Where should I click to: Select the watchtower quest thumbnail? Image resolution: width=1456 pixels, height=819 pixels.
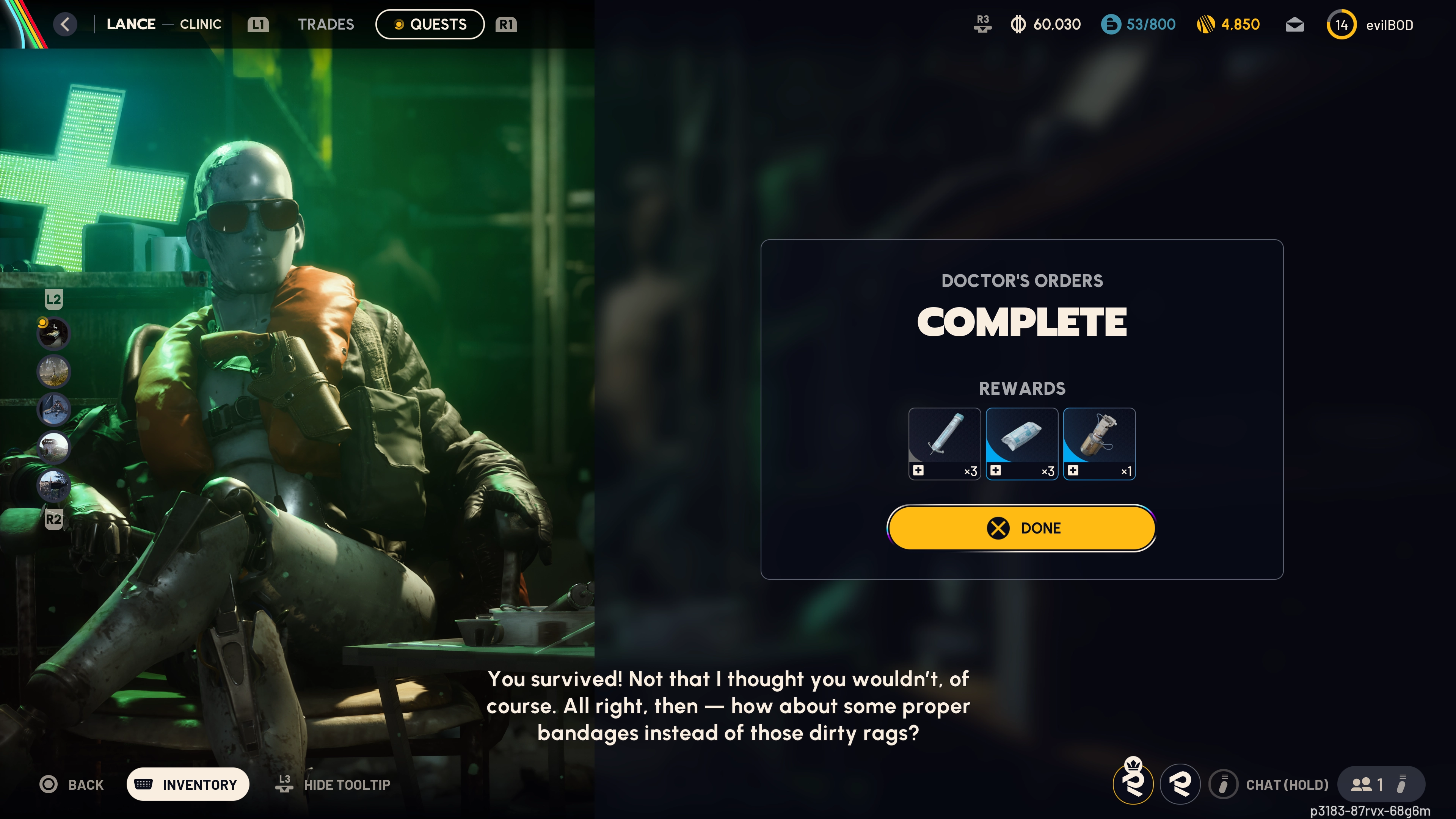pos(53,447)
